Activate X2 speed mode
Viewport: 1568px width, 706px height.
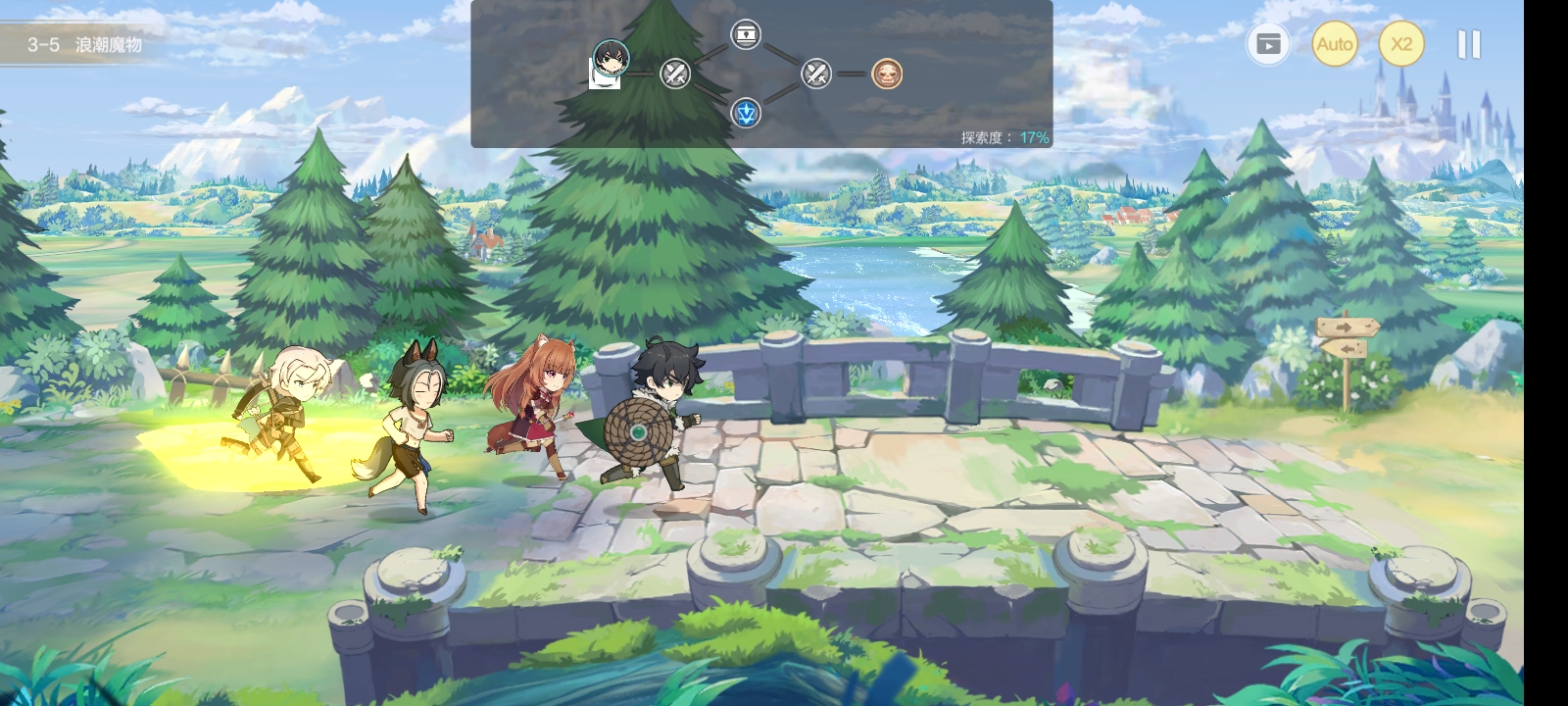tap(1401, 44)
